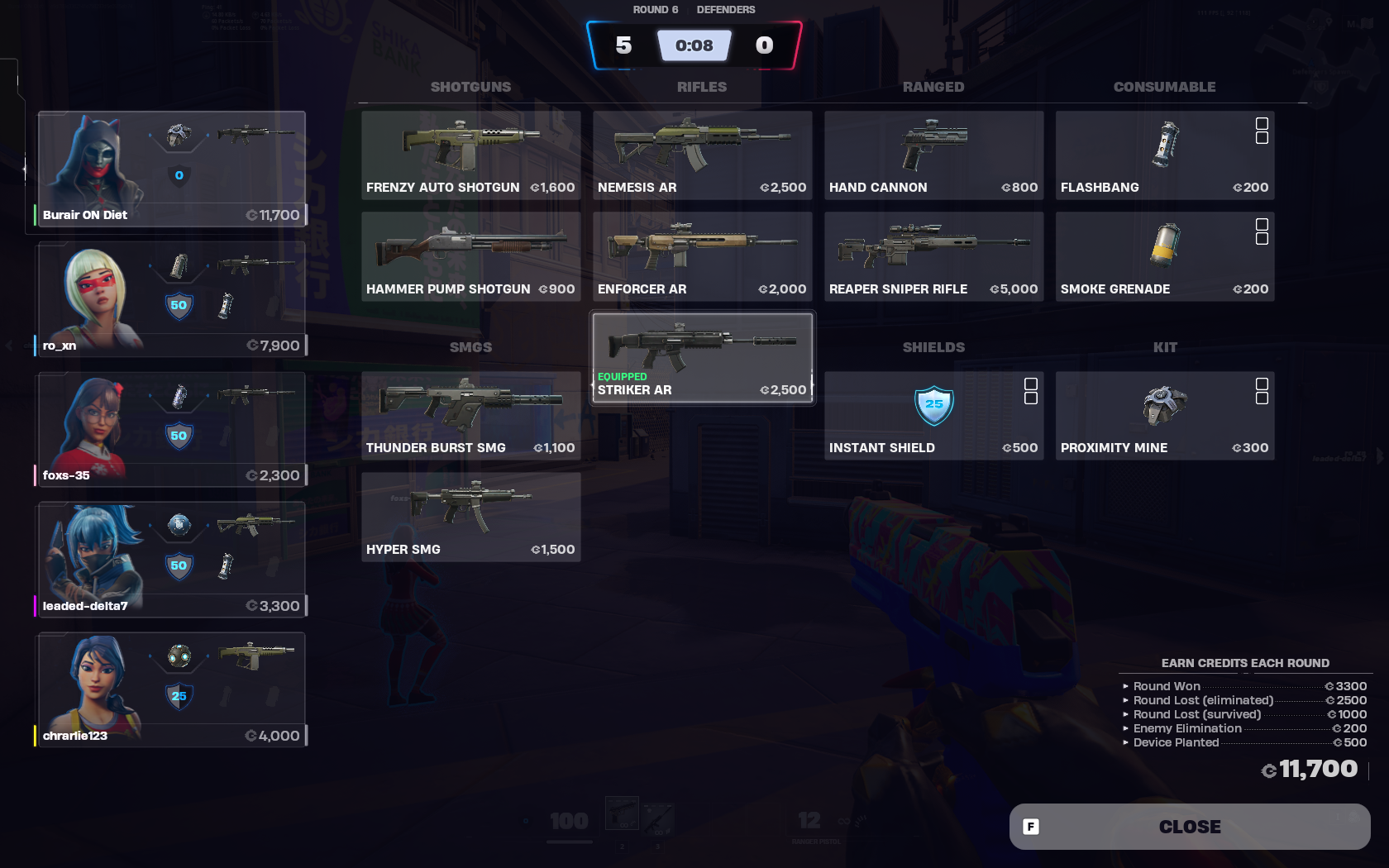The height and width of the screenshot is (868, 1389).
Task: Buy the Reaper Sniper Rifle
Action: 933,255
